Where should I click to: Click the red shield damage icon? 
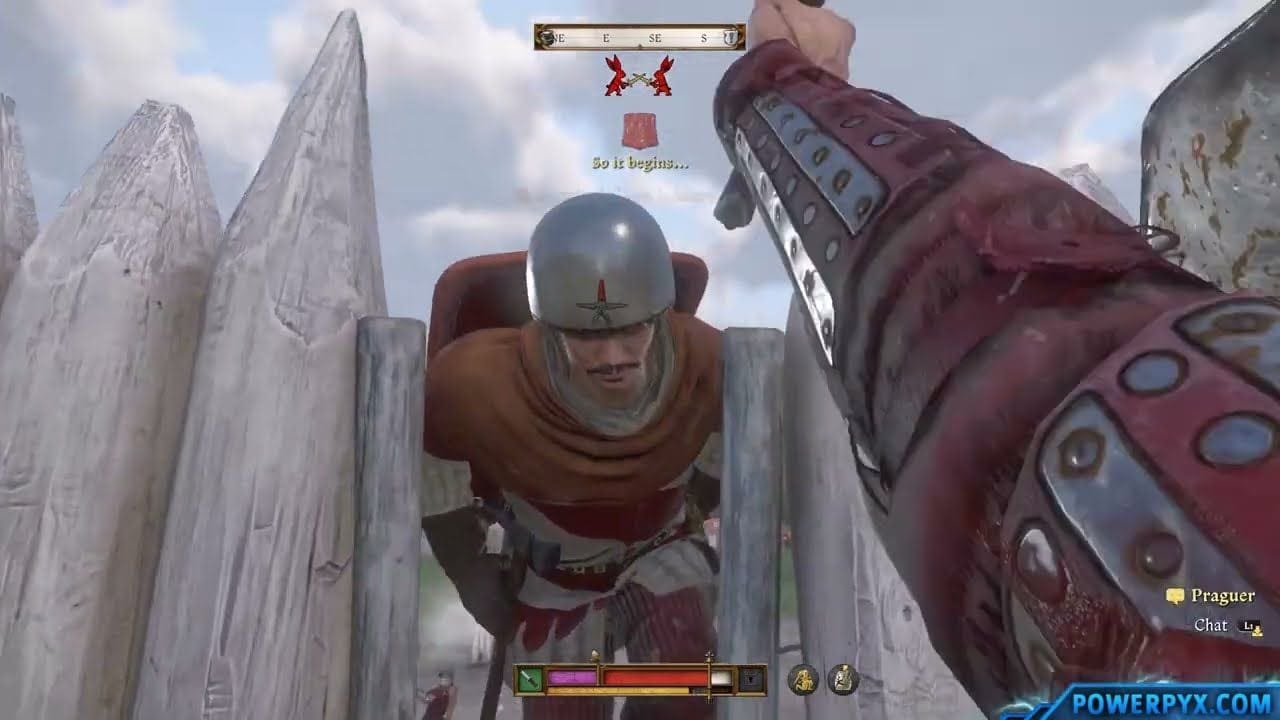point(641,130)
